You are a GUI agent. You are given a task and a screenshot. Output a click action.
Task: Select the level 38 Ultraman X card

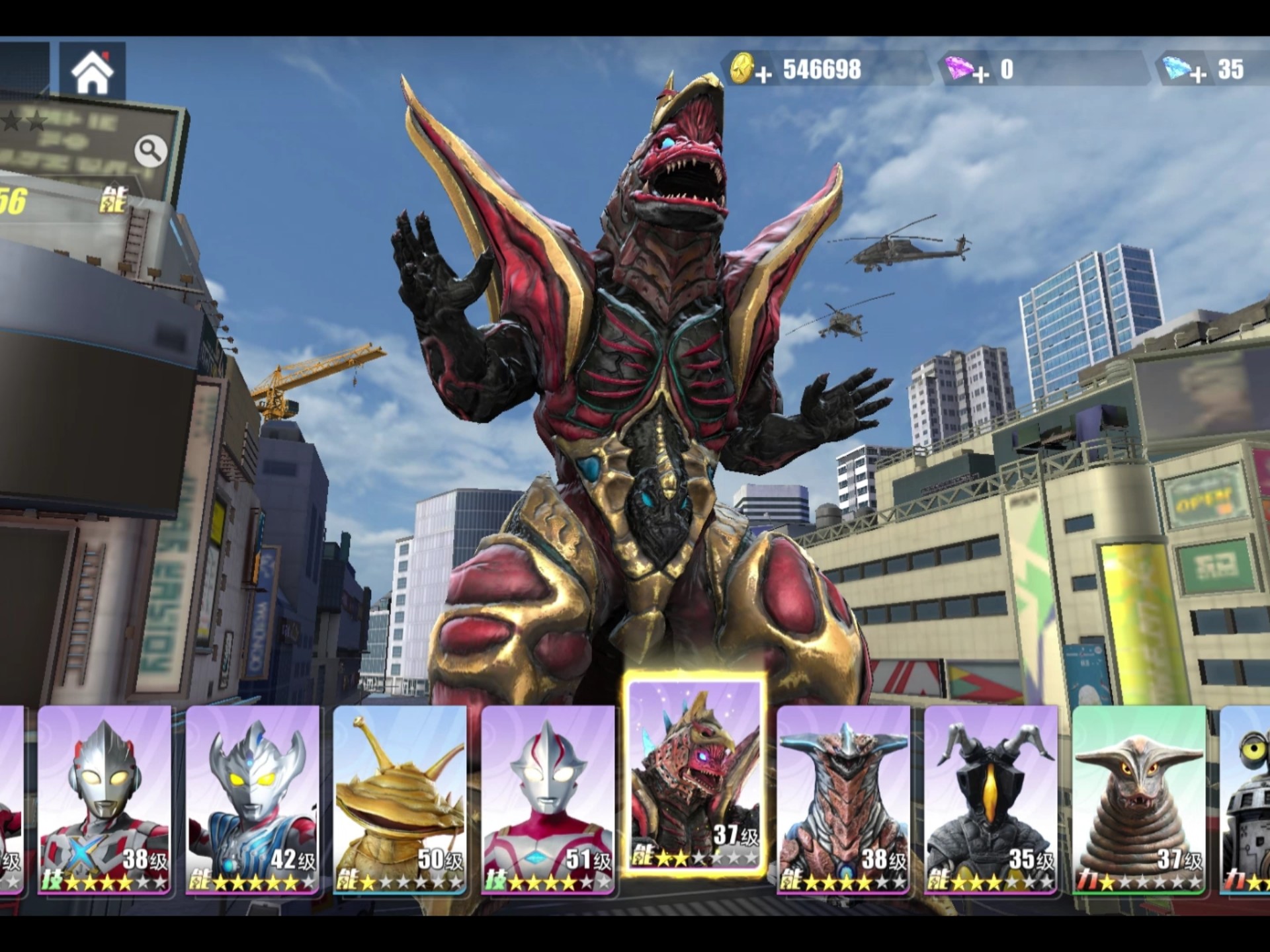(105, 800)
